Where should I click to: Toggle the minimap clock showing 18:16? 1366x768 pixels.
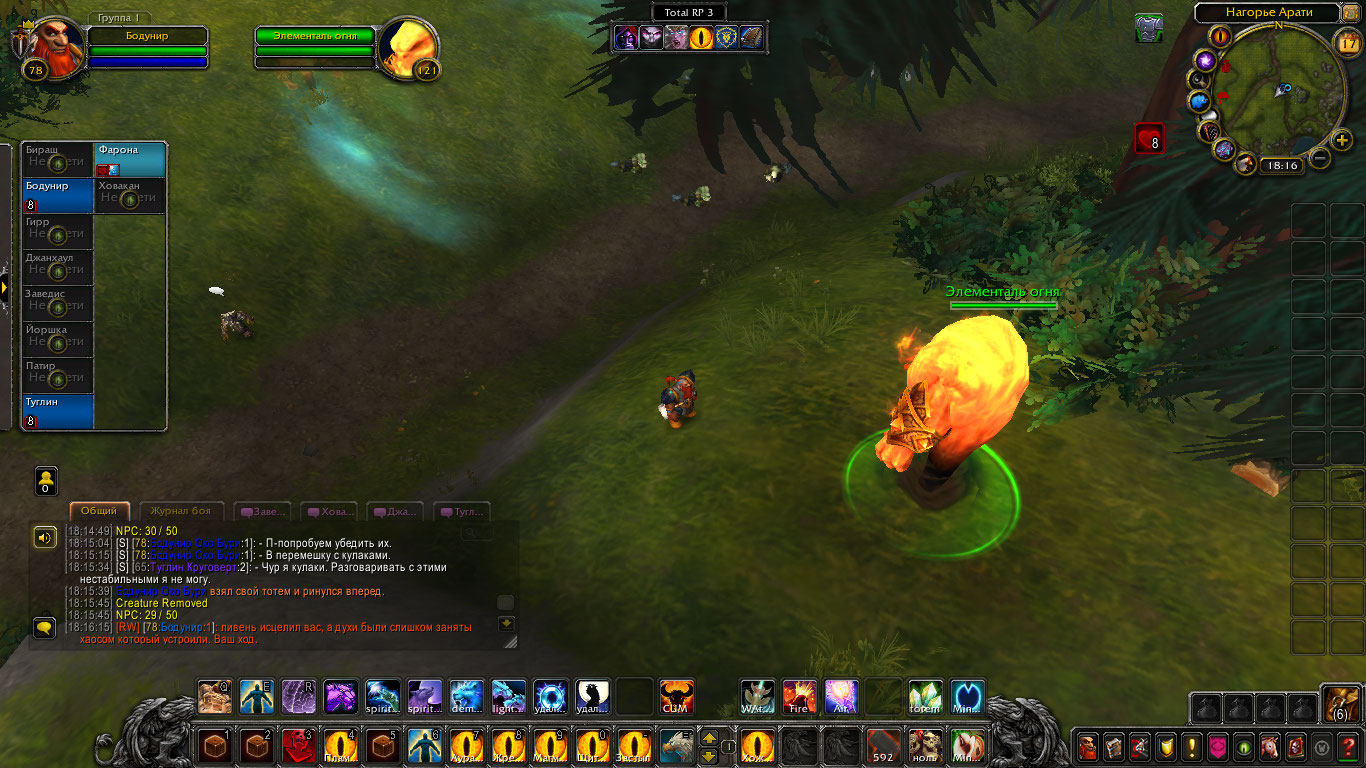(x=1280, y=165)
